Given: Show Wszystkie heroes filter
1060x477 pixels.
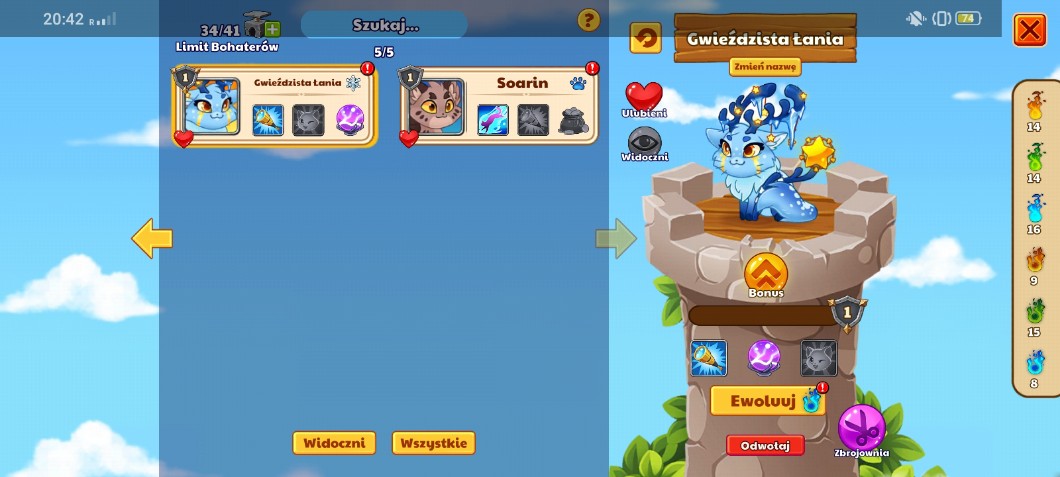Looking at the screenshot, I should pos(433,443).
